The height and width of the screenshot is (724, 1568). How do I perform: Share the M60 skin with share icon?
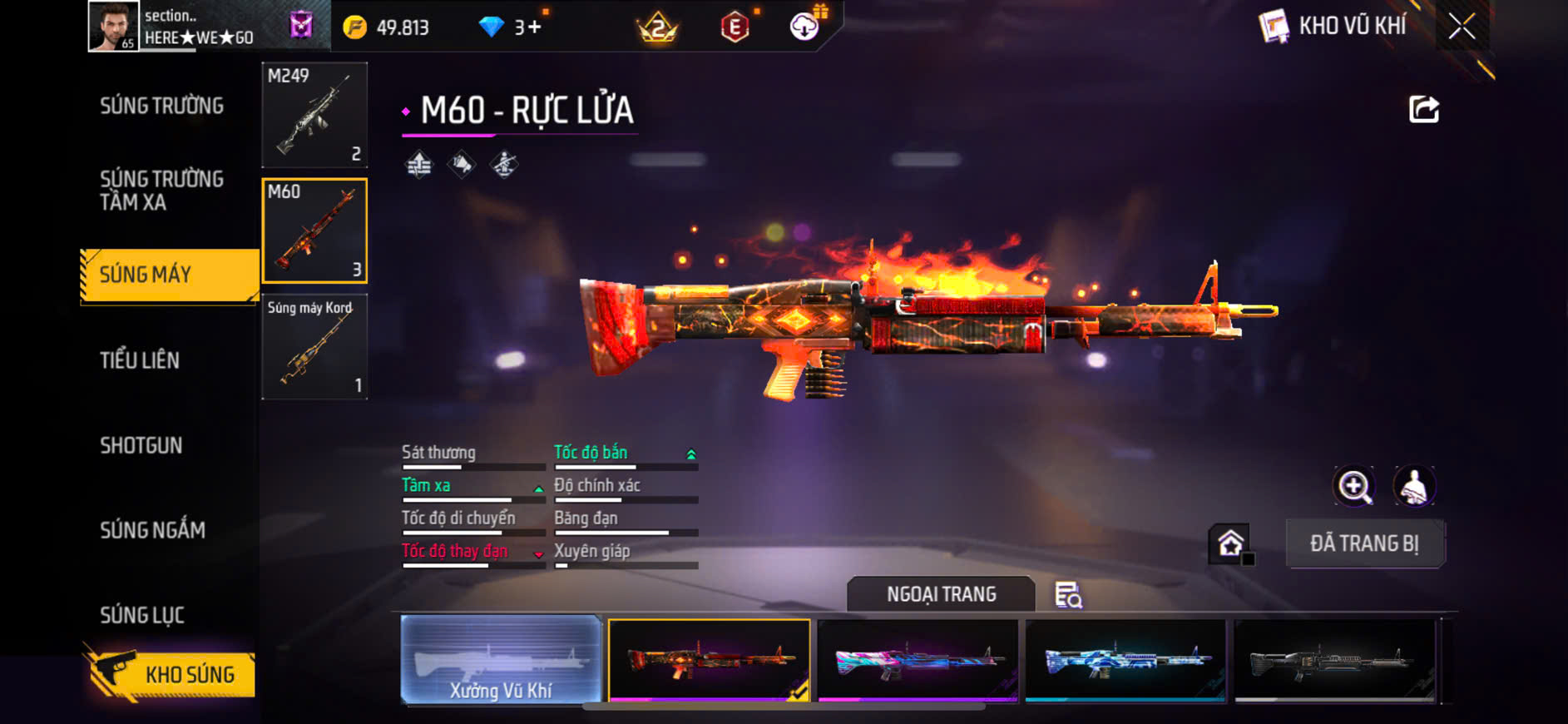click(1423, 109)
